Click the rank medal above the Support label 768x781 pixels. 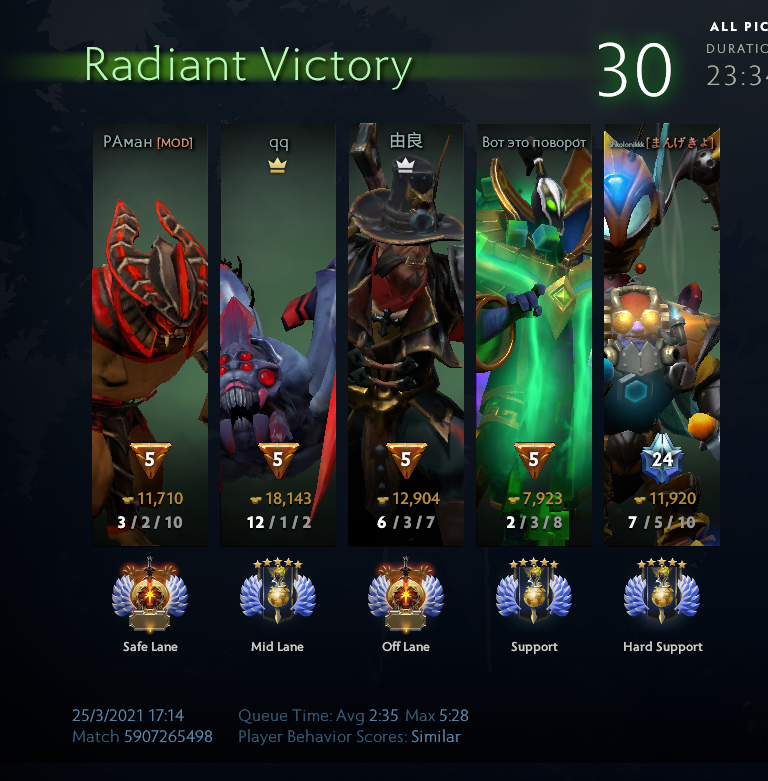point(533,597)
